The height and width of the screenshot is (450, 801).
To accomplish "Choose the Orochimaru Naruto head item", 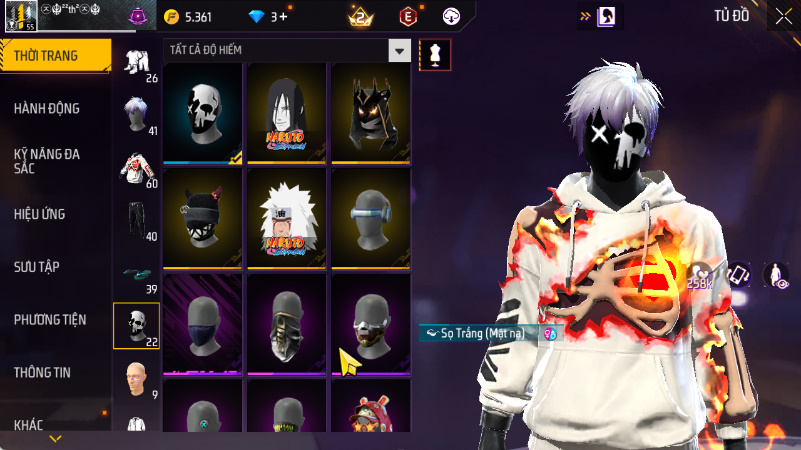I will click(288, 112).
